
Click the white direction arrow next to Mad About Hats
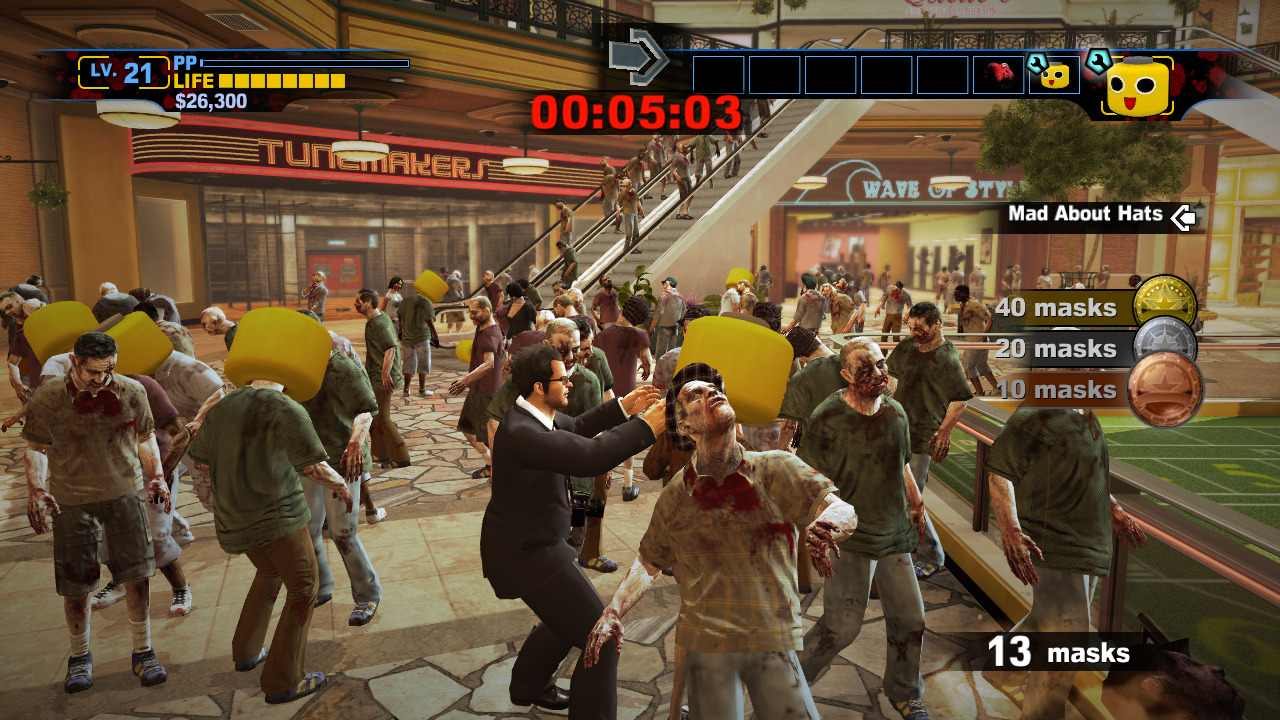click(x=1180, y=214)
